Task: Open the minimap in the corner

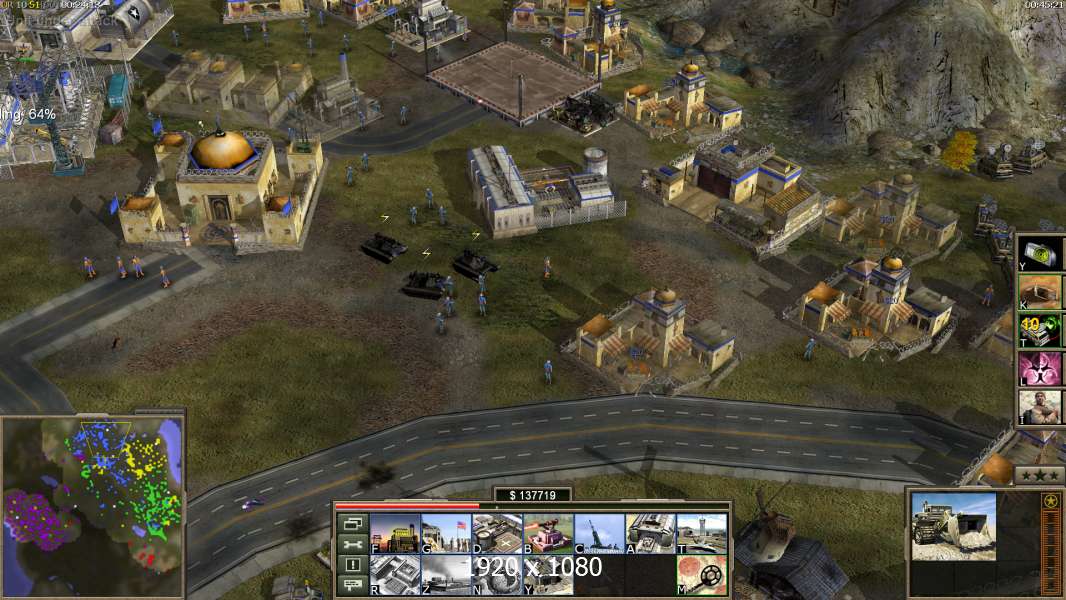Action: (93, 506)
